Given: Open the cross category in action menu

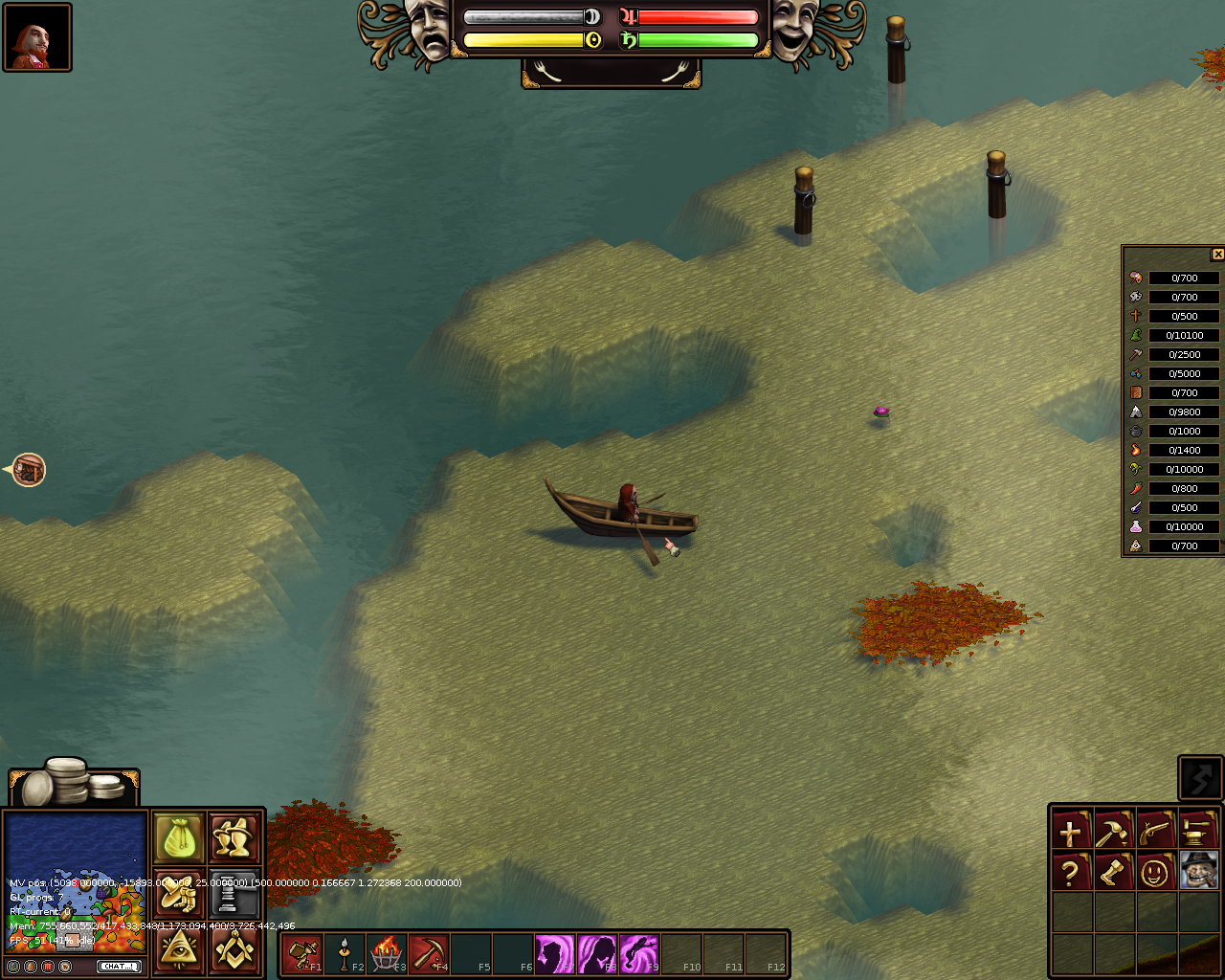Looking at the screenshot, I should click(x=1071, y=831).
